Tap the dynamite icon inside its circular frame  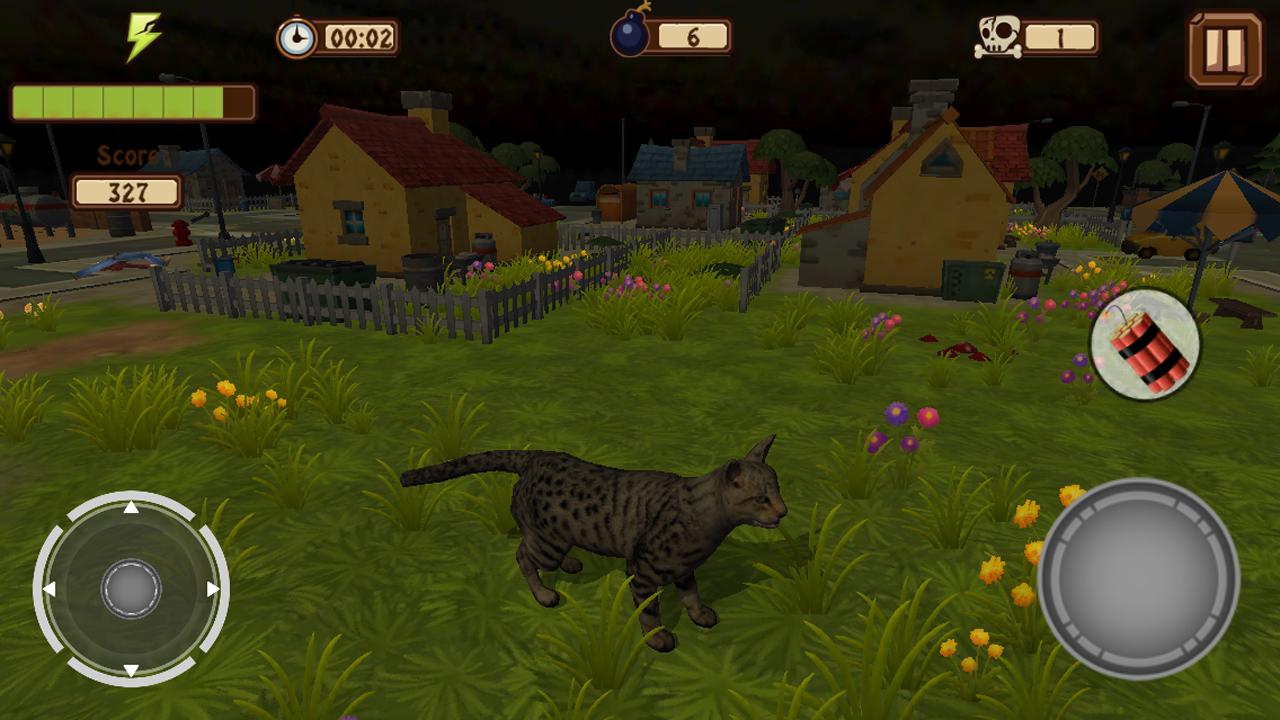click(x=1144, y=344)
